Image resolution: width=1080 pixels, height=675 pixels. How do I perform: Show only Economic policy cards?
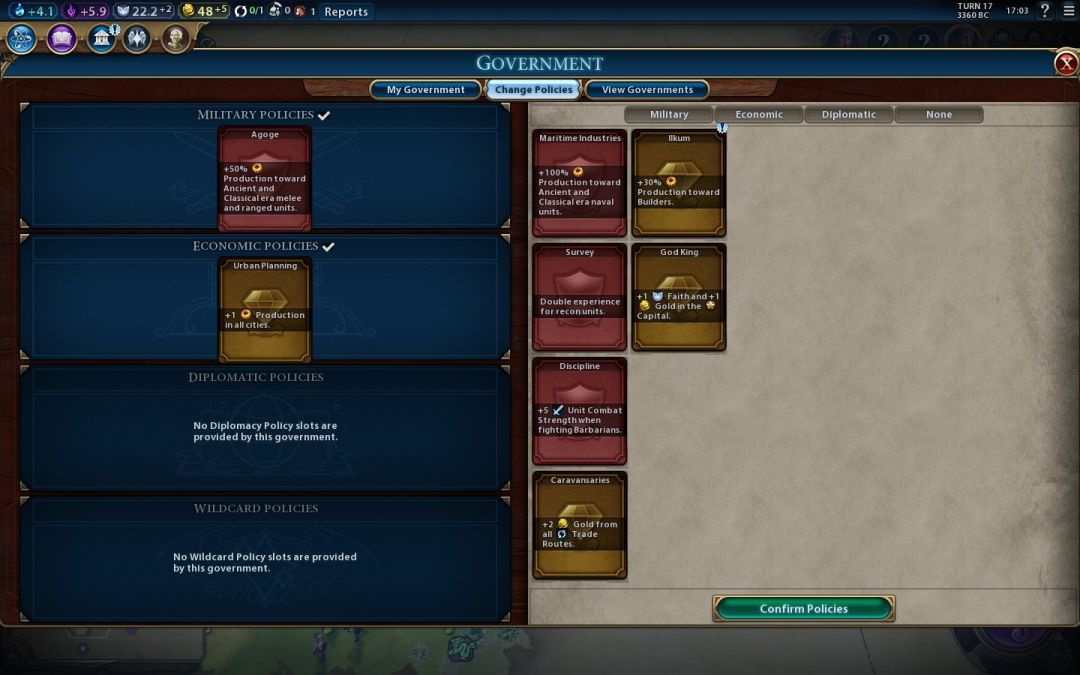tap(759, 115)
